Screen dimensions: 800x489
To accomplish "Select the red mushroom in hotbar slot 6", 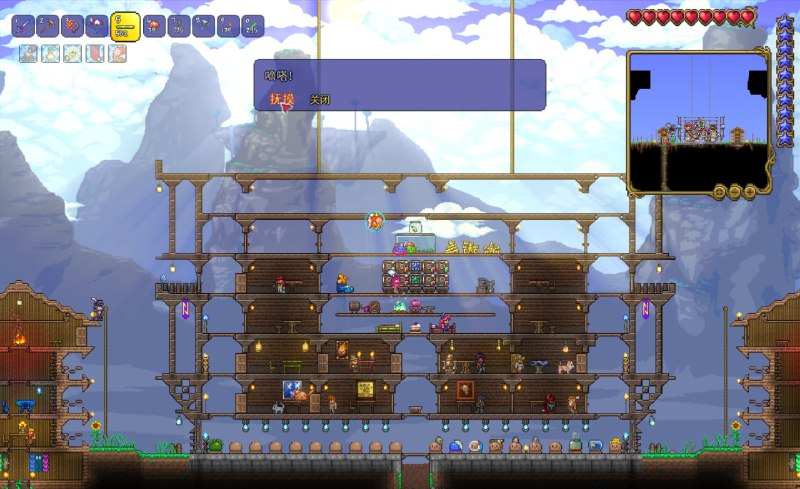I will (x=153, y=24).
